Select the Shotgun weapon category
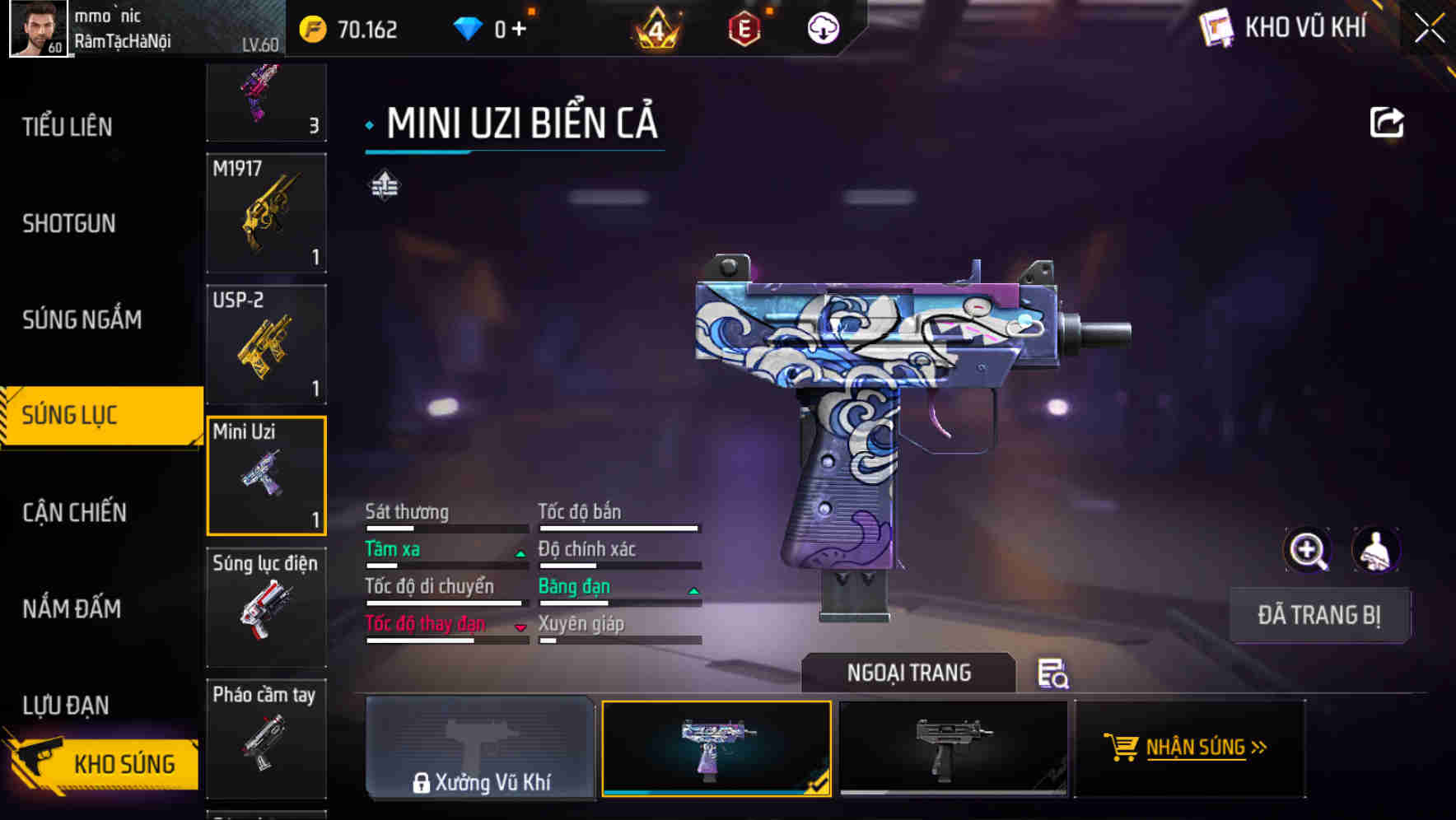 69,223
